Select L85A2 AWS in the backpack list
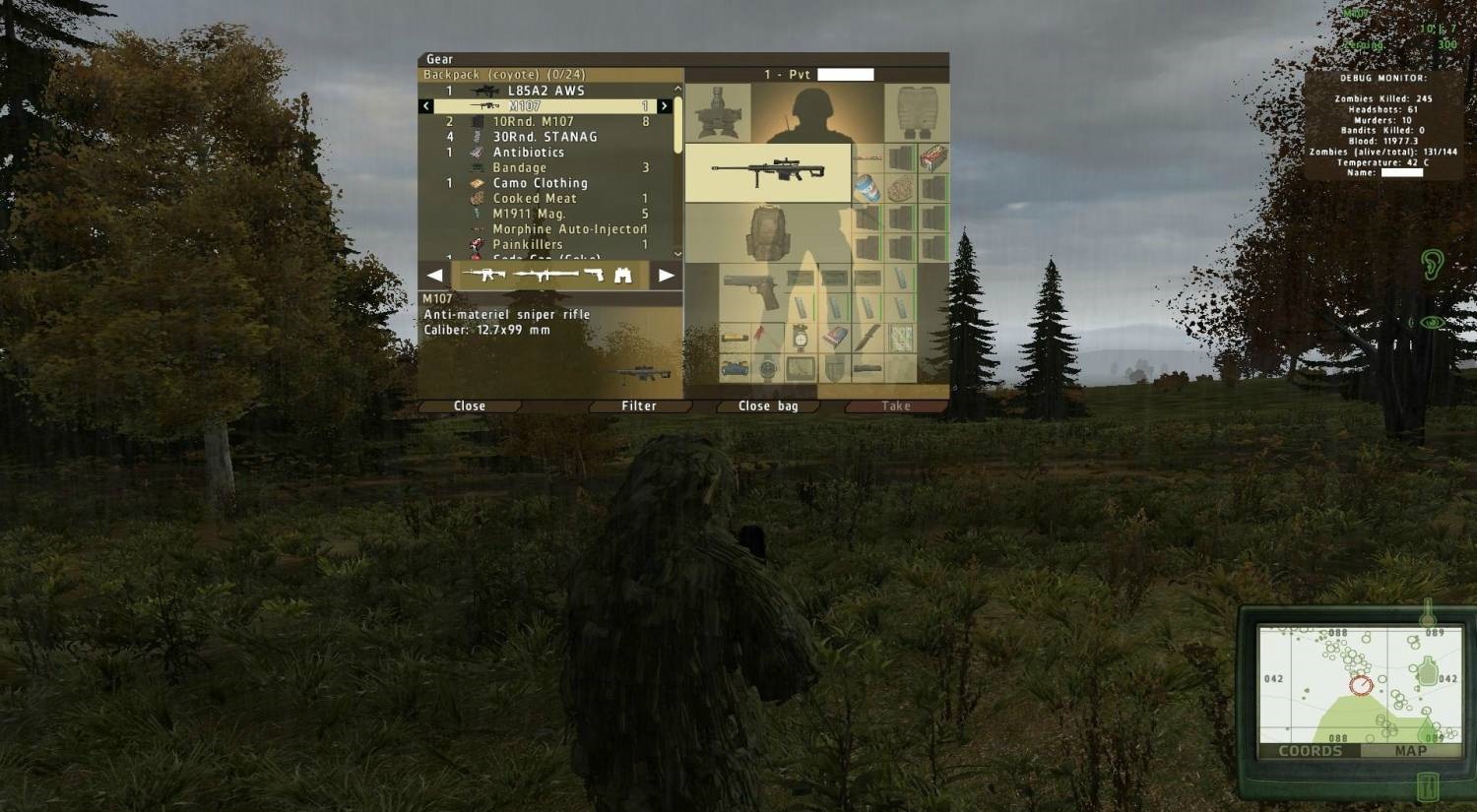Viewport: 1477px width, 812px height. coord(546,91)
